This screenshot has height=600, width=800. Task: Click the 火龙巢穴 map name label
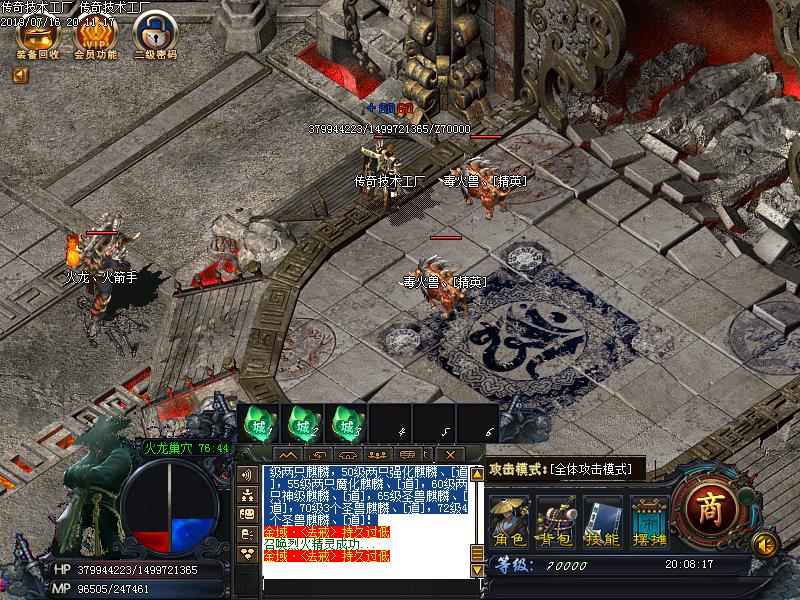186,448
